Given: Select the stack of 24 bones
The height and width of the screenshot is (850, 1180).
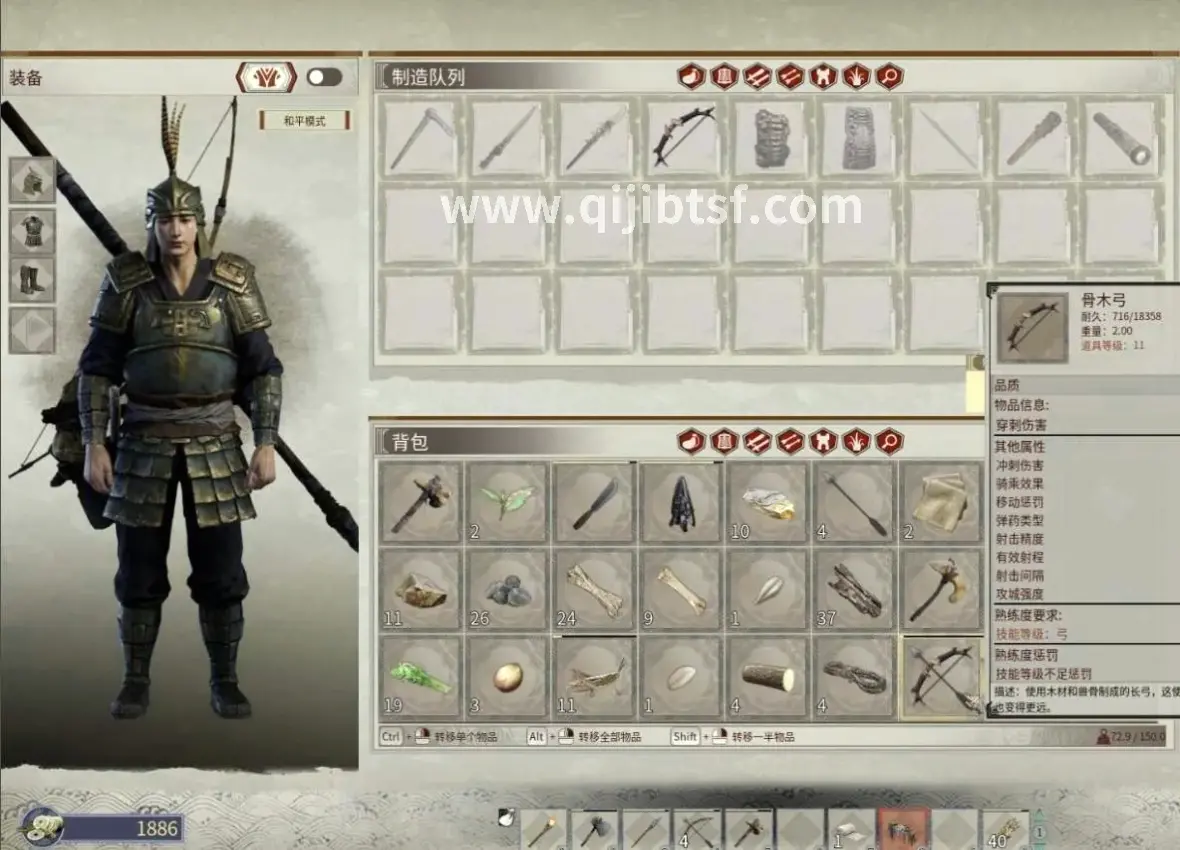Looking at the screenshot, I should click(x=594, y=590).
